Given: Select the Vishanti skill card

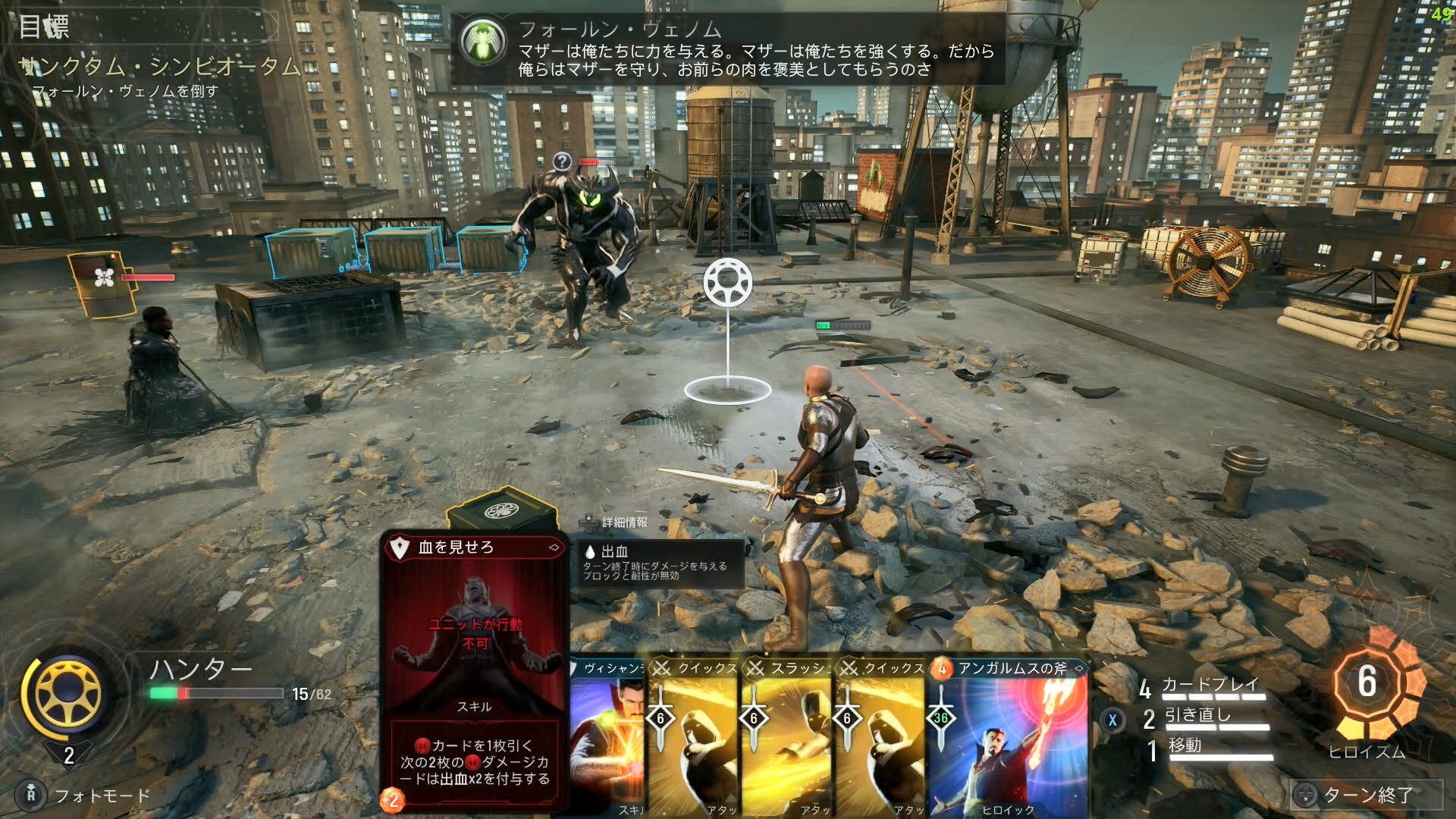Looking at the screenshot, I should pos(607,739).
